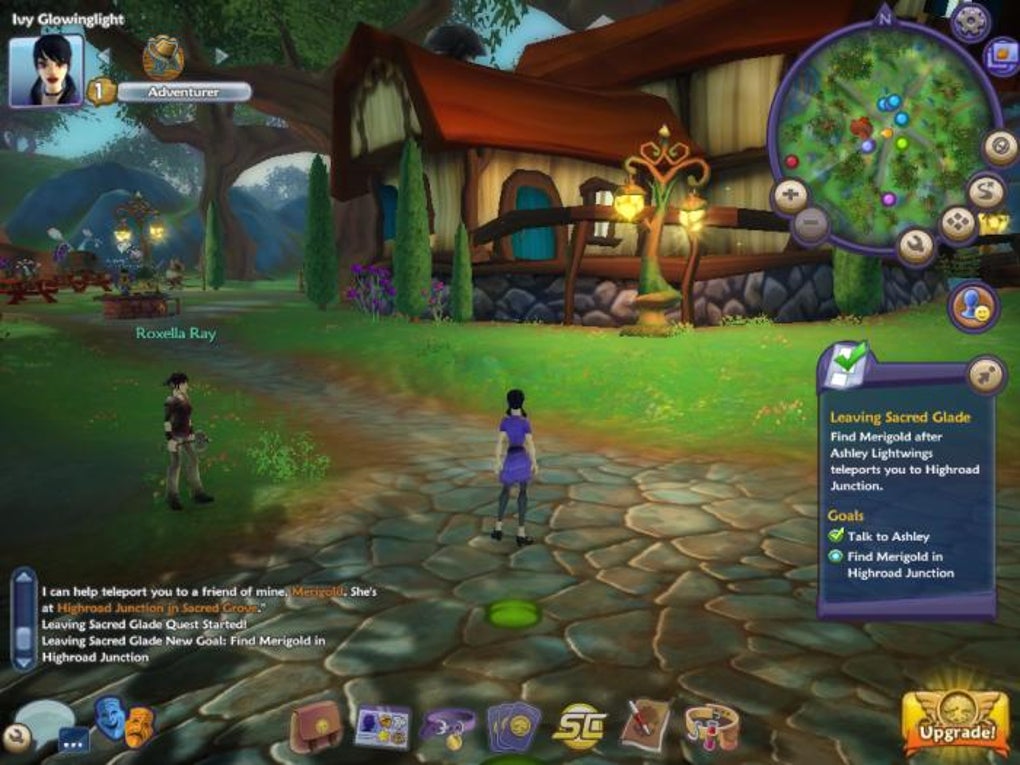Click Ivy Glowinglight's character portrait
The height and width of the screenshot is (765, 1020).
tap(46, 69)
